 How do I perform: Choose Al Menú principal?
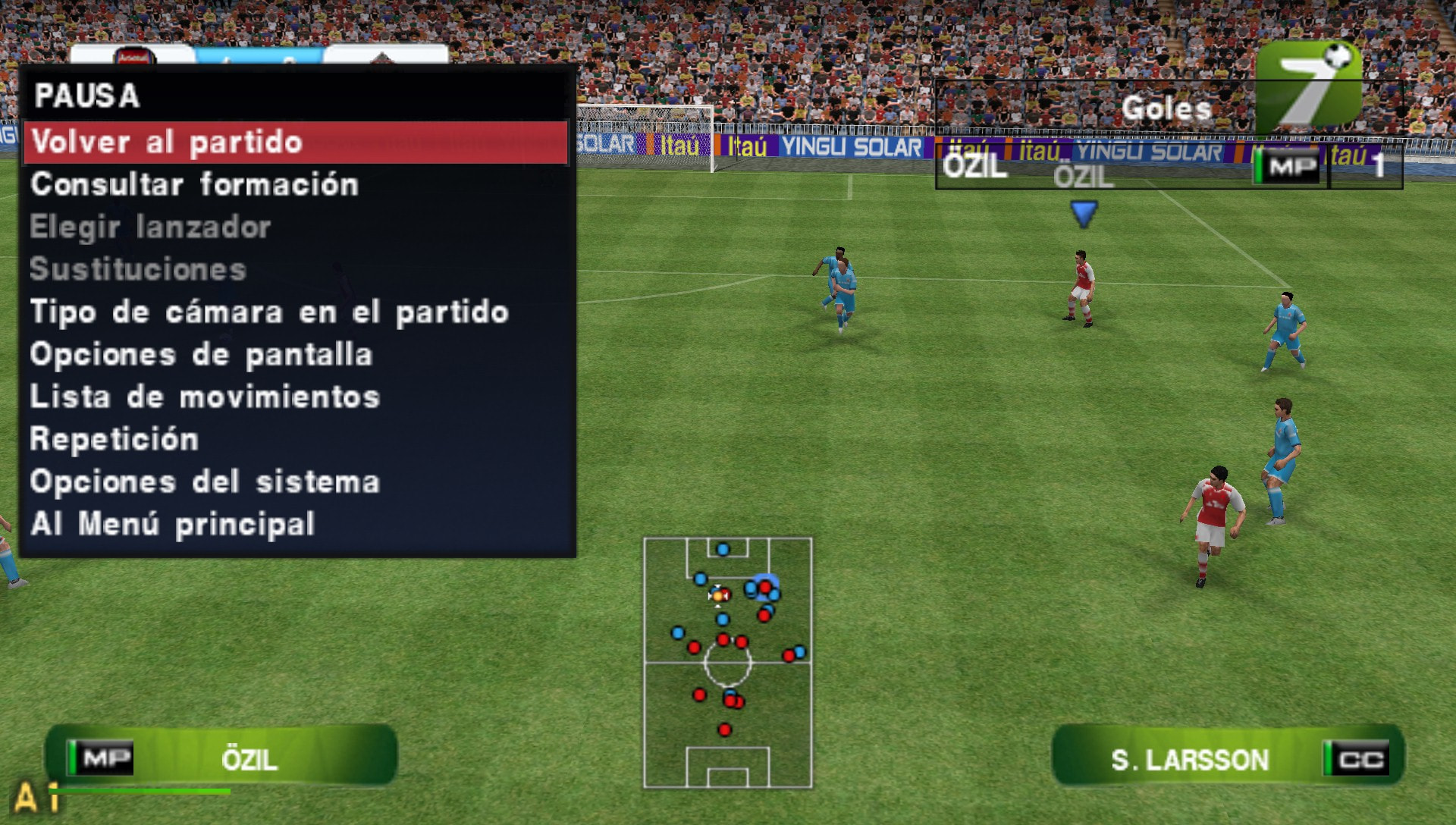pyautogui.click(x=174, y=523)
